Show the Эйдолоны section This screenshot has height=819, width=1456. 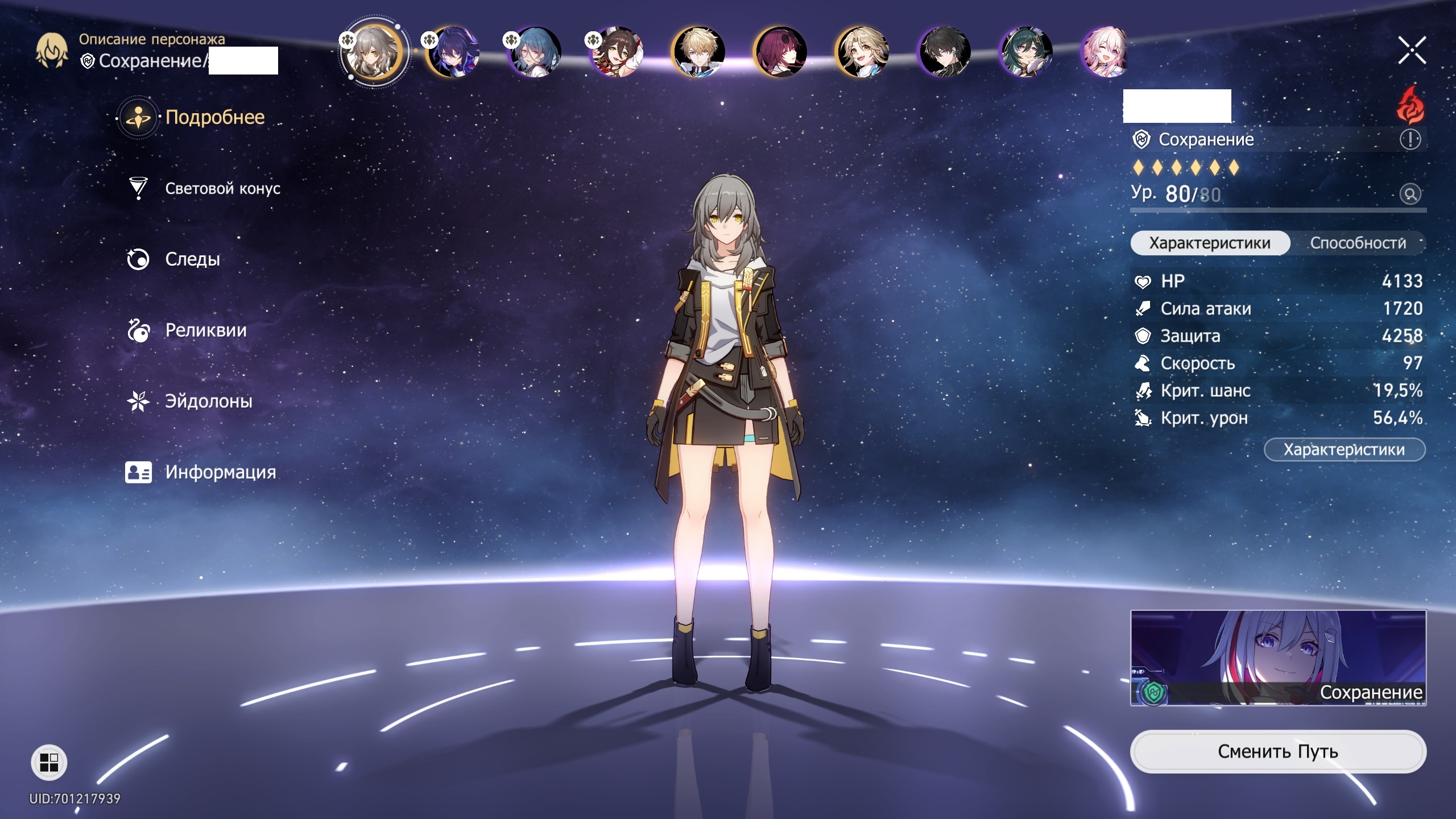(208, 402)
